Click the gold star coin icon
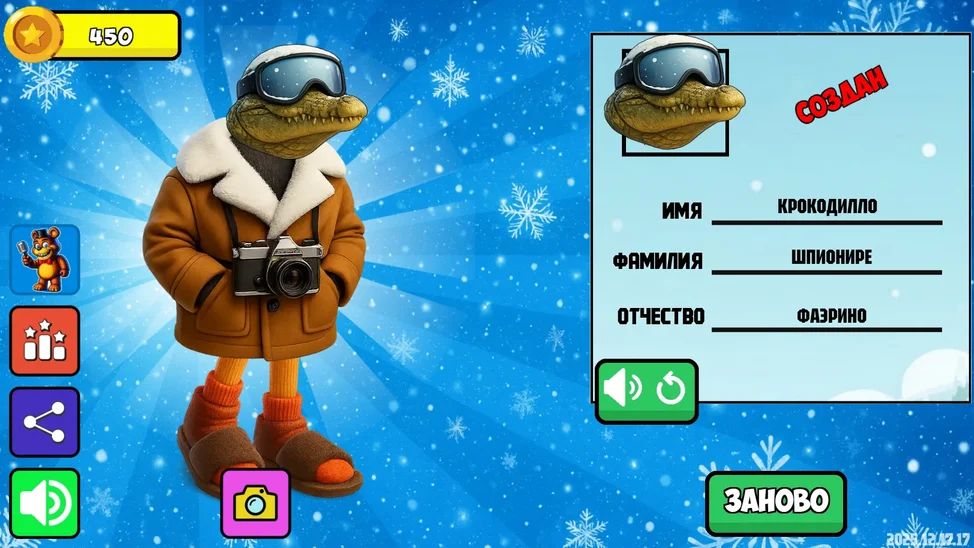The height and width of the screenshot is (548, 974). pyautogui.click(x=33, y=35)
